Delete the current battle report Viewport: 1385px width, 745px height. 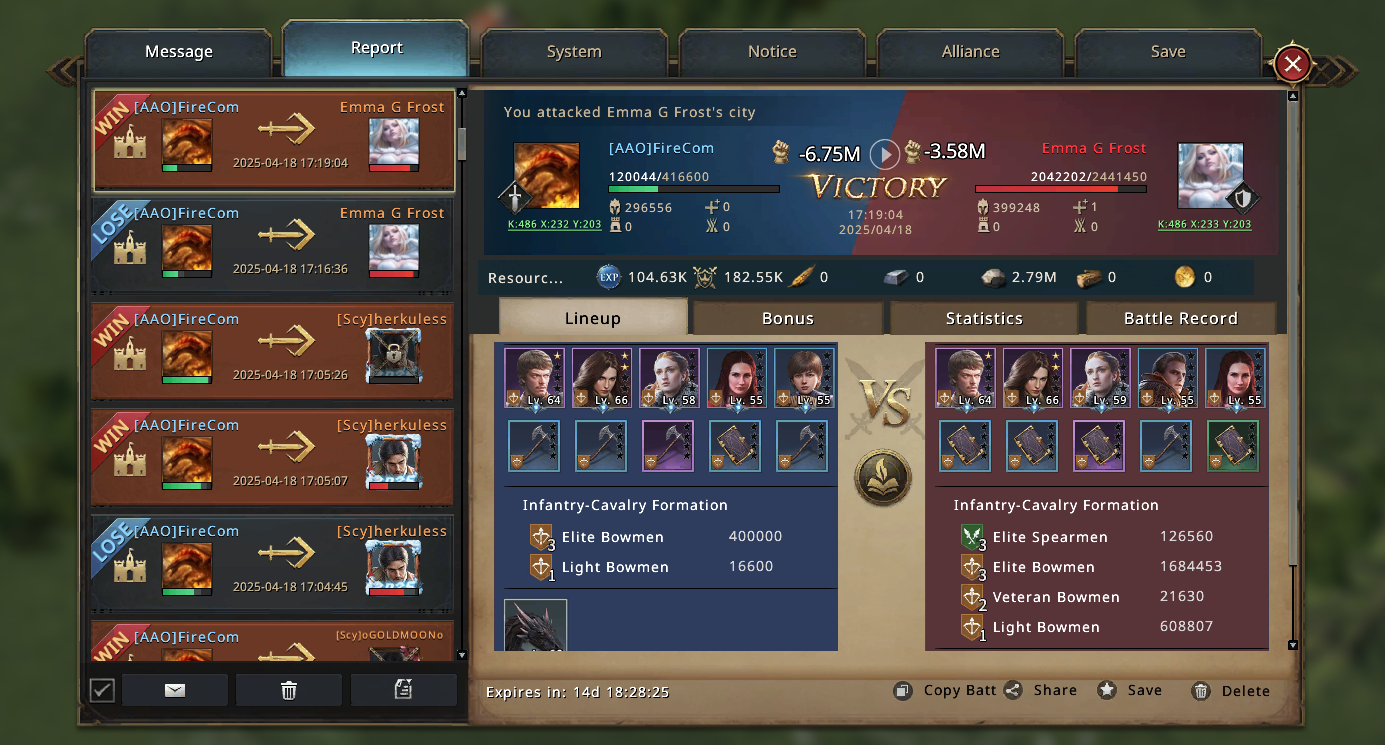click(1232, 690)
